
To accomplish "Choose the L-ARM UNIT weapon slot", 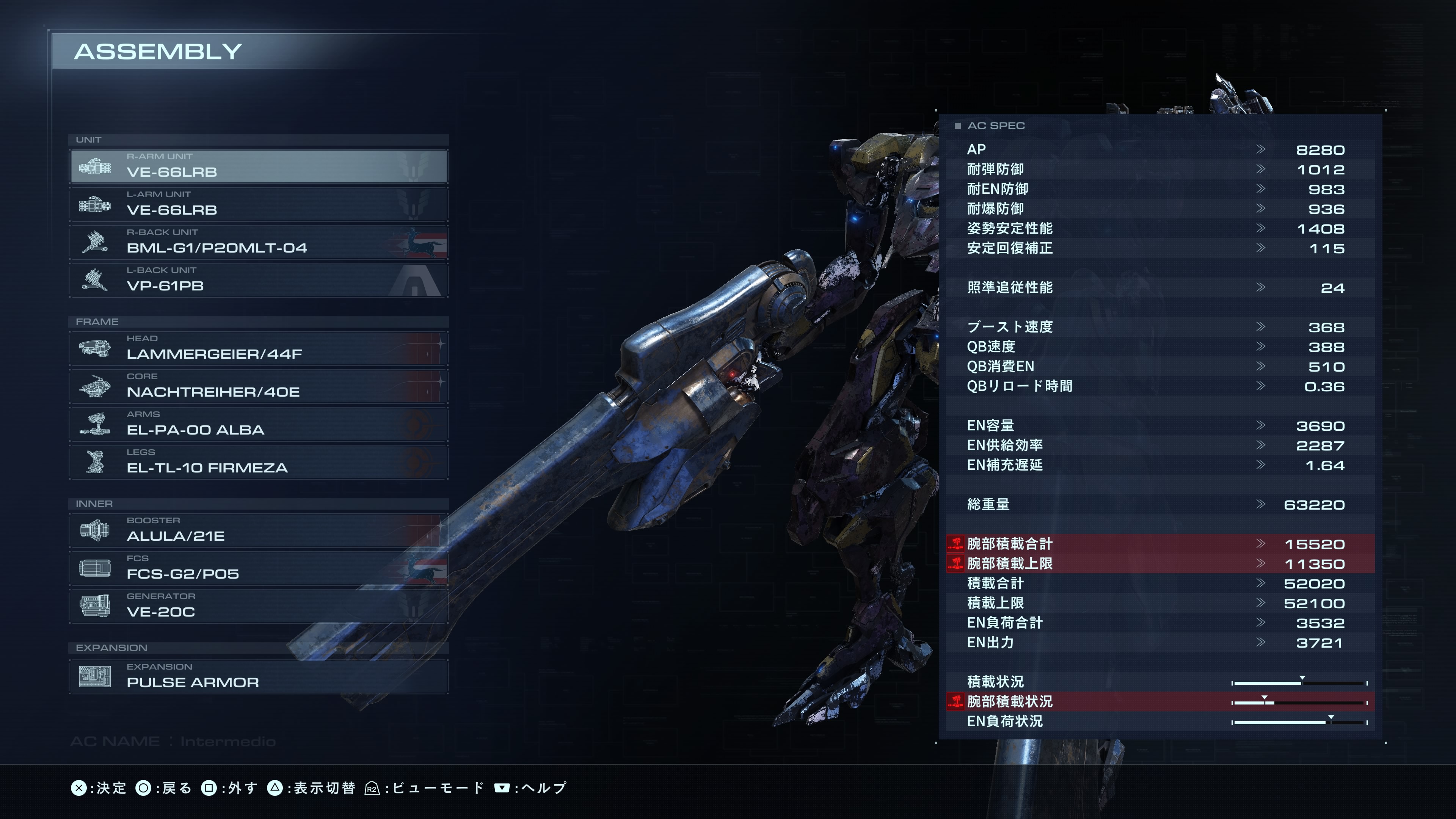I will (259, 204).
